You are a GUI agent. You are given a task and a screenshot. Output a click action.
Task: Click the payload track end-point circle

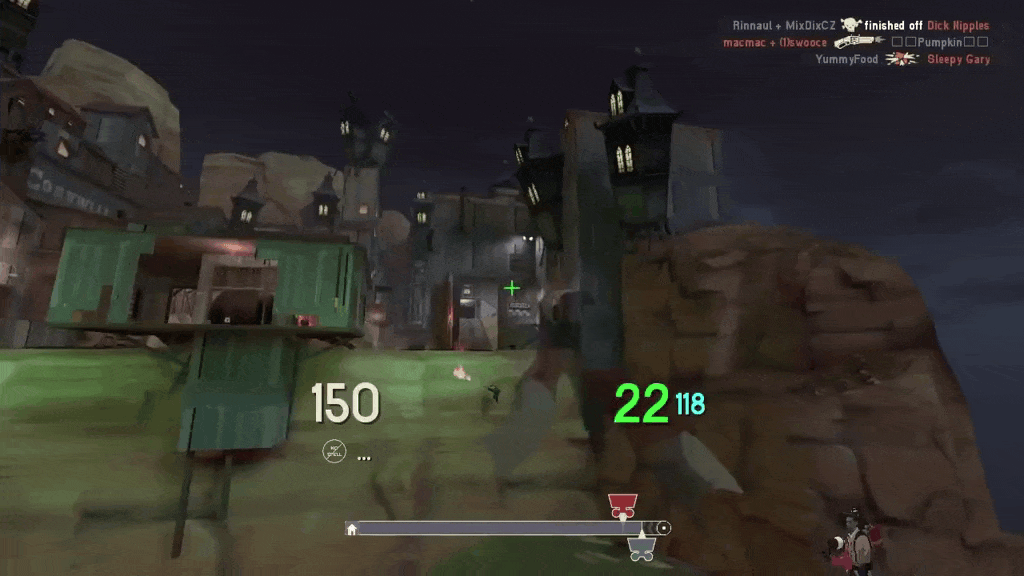tap(663, 528)
